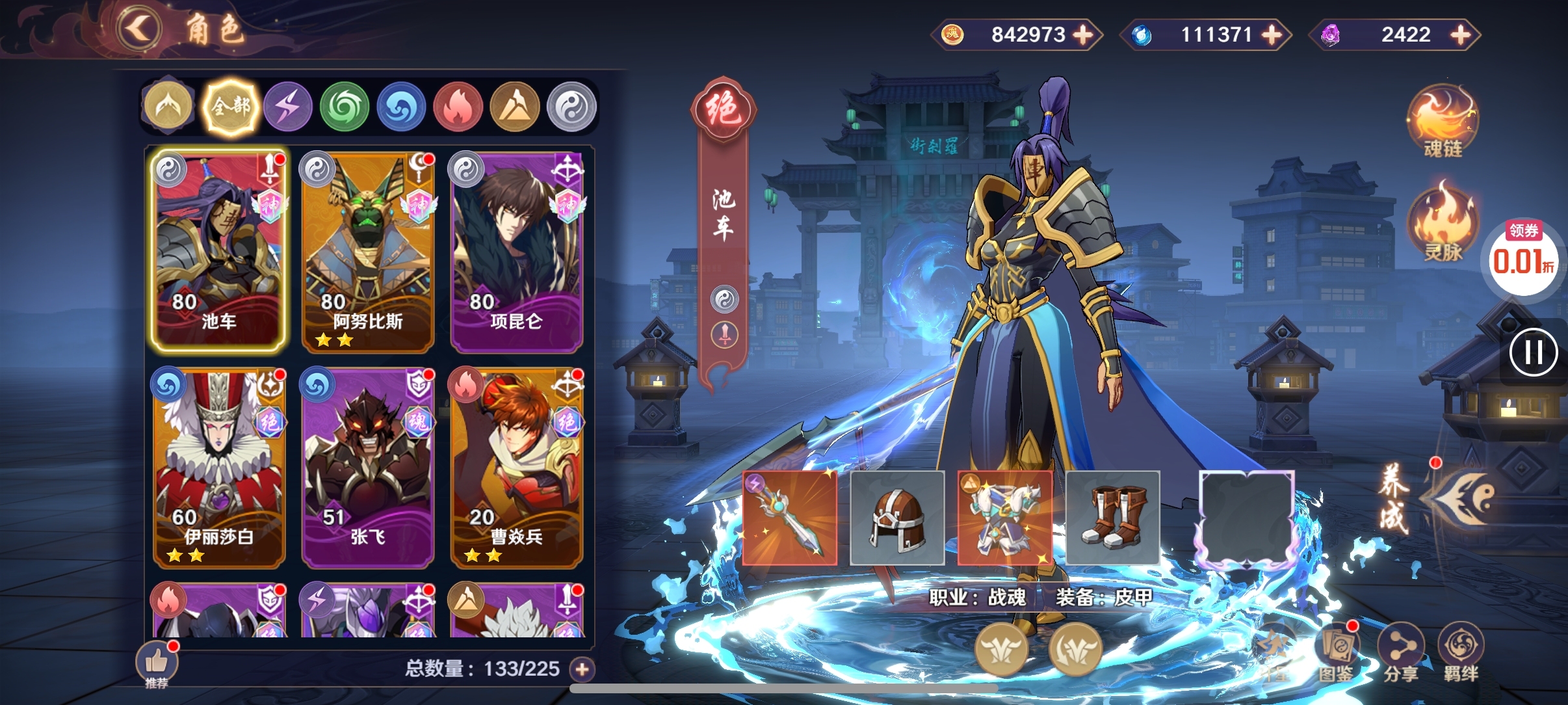
Task: Expand character capacity with plus button
Action: (582, 669)
